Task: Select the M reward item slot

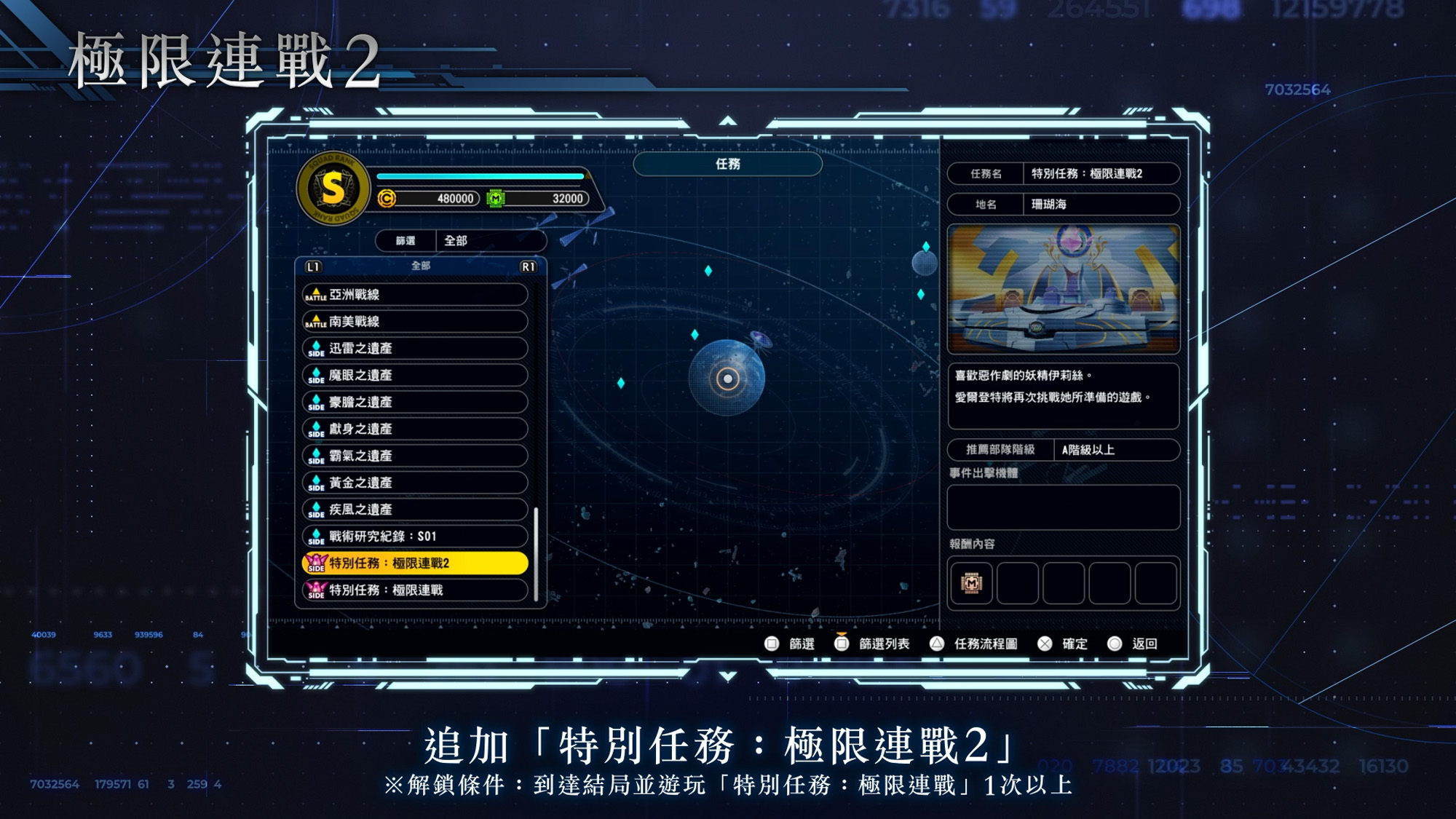Action: point(971,583)
